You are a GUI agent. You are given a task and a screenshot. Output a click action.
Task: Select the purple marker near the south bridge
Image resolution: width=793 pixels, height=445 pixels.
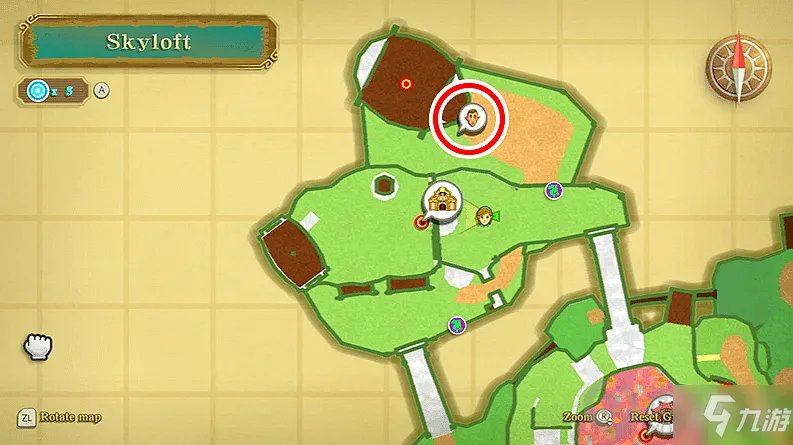(457, 324)
